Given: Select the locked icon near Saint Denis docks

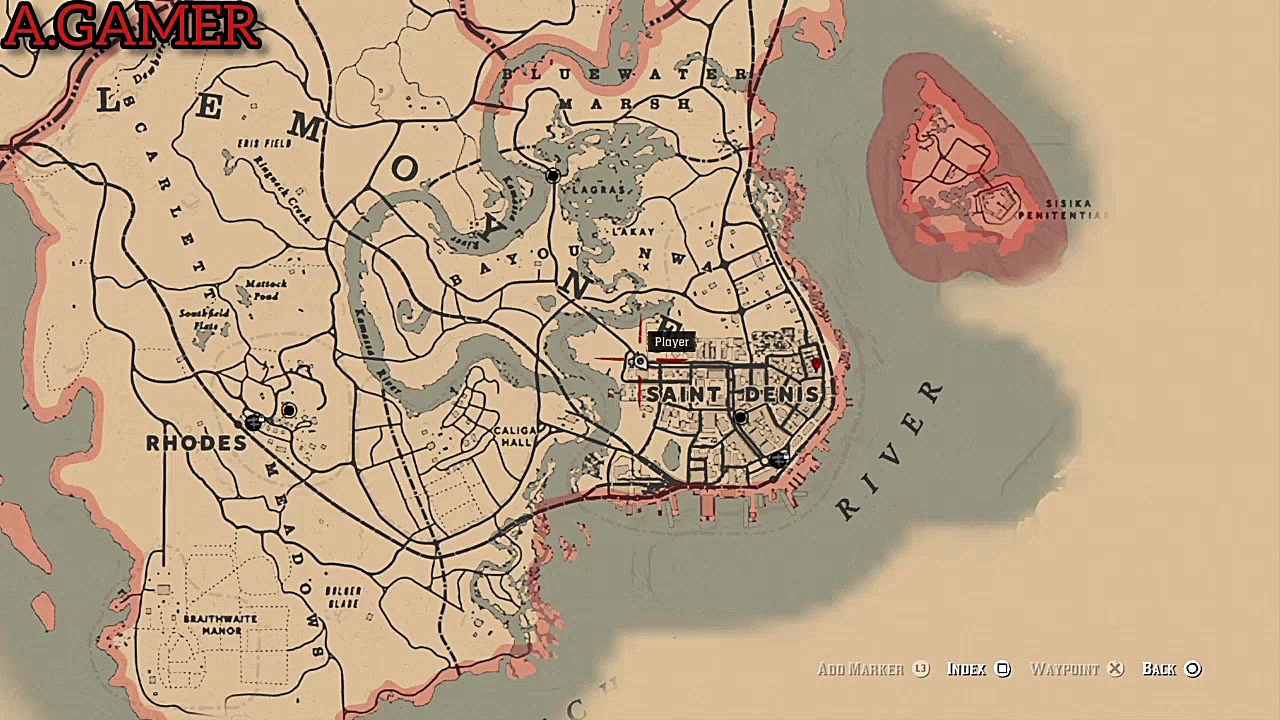Looking at the screenshot, I should [x=778, y=459].
